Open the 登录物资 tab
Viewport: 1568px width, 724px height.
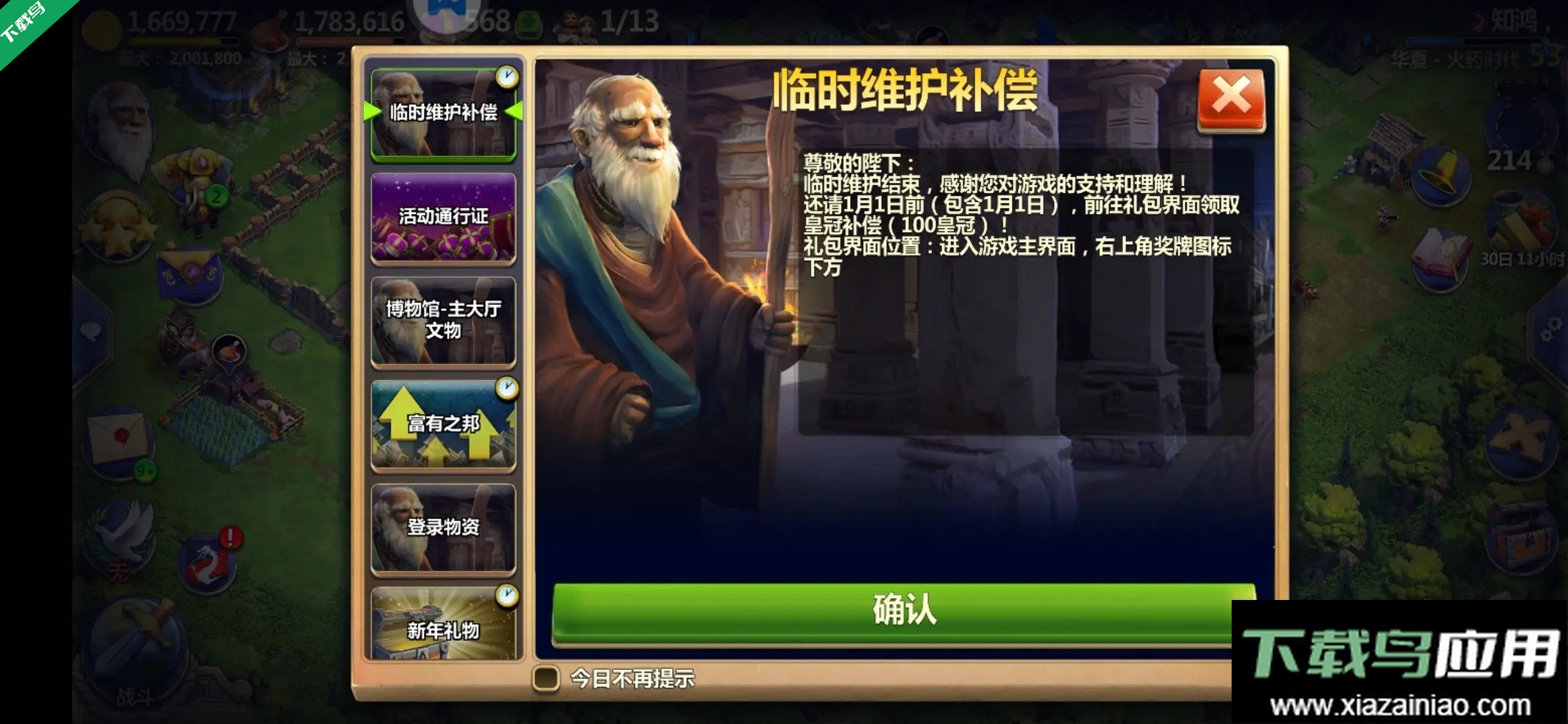(x=444, y=529)
